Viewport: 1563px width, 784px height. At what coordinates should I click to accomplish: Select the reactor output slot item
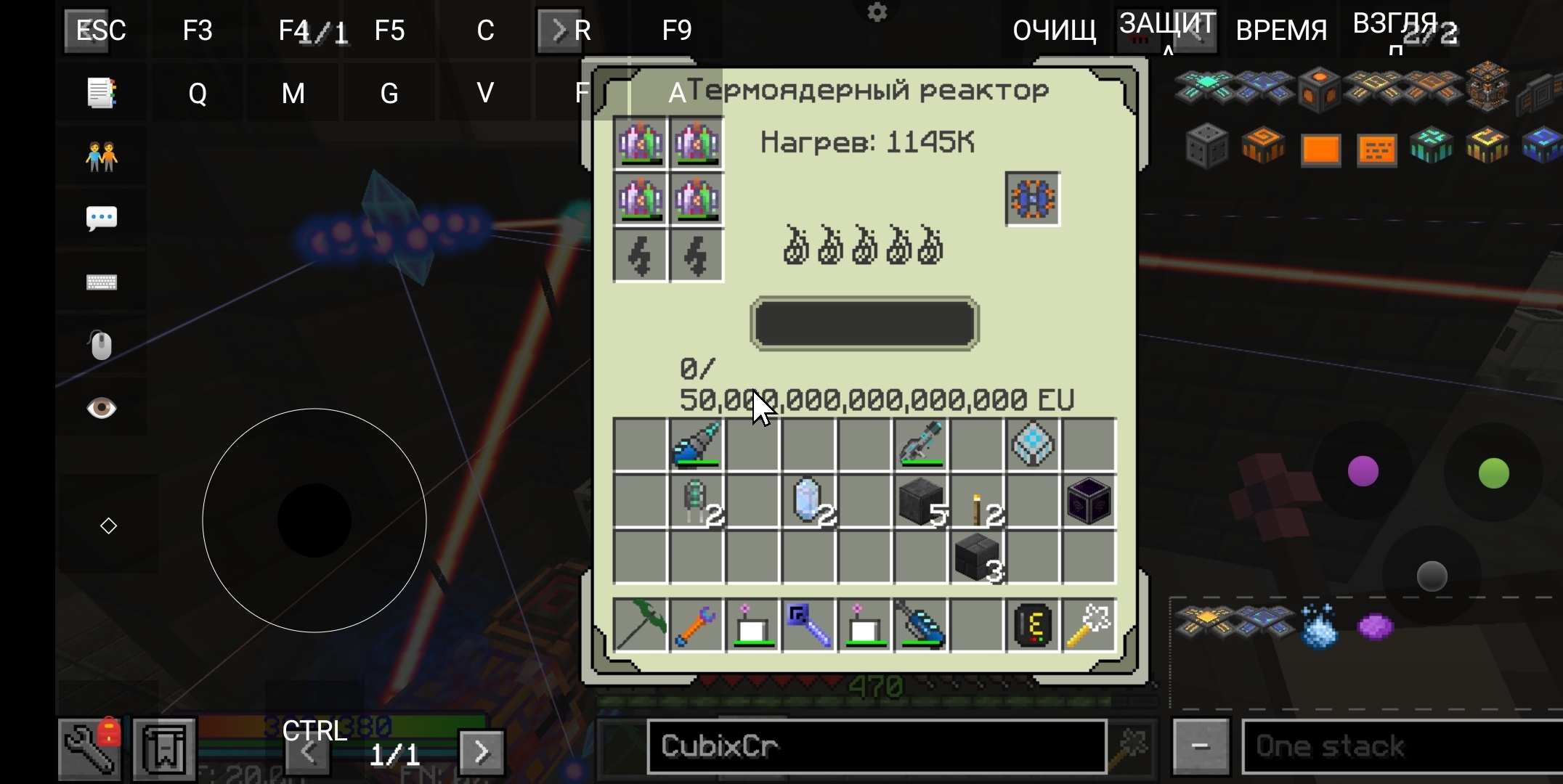click(x=1032, y=199)
